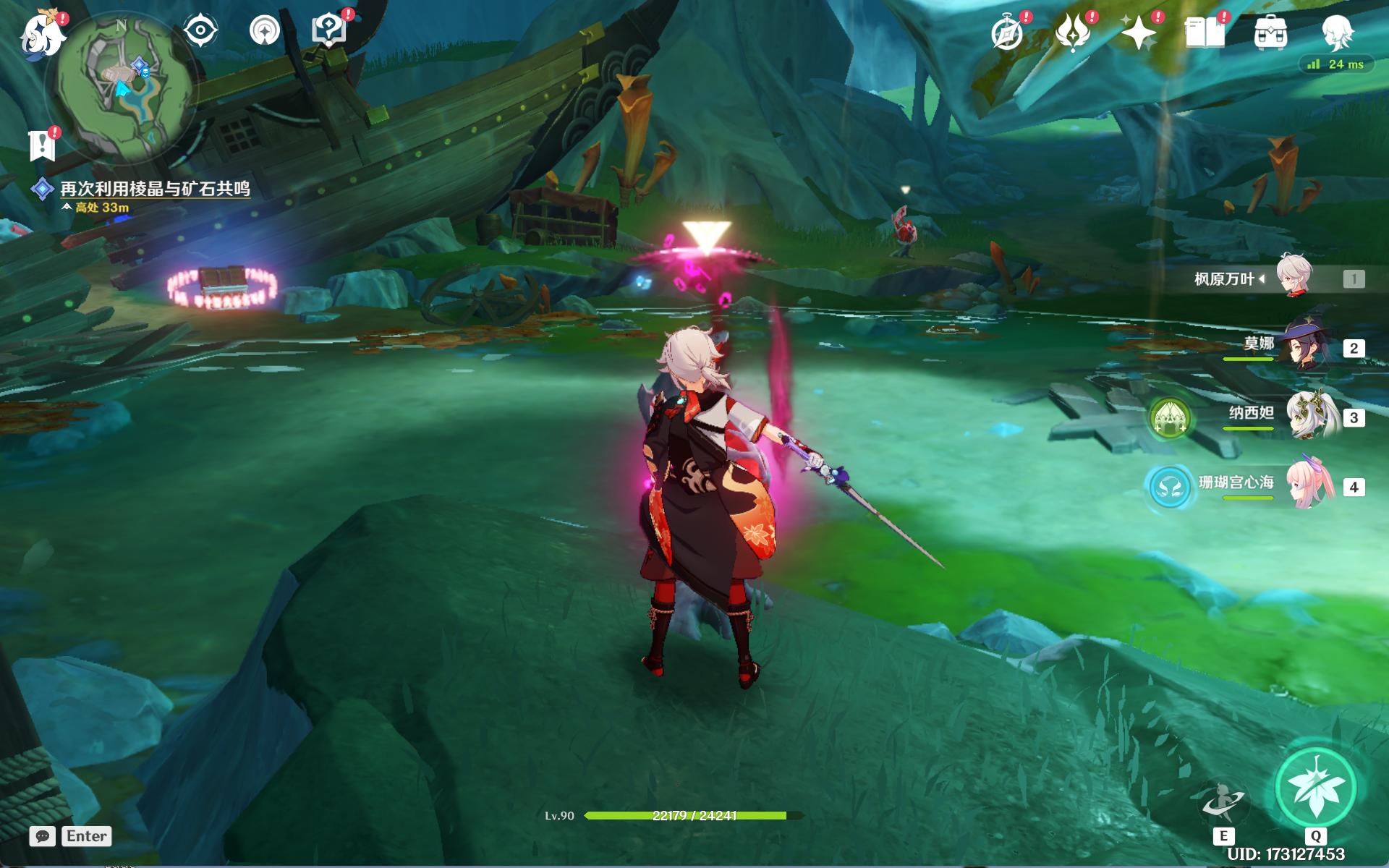Open the inventory backpack icon

1270,33
